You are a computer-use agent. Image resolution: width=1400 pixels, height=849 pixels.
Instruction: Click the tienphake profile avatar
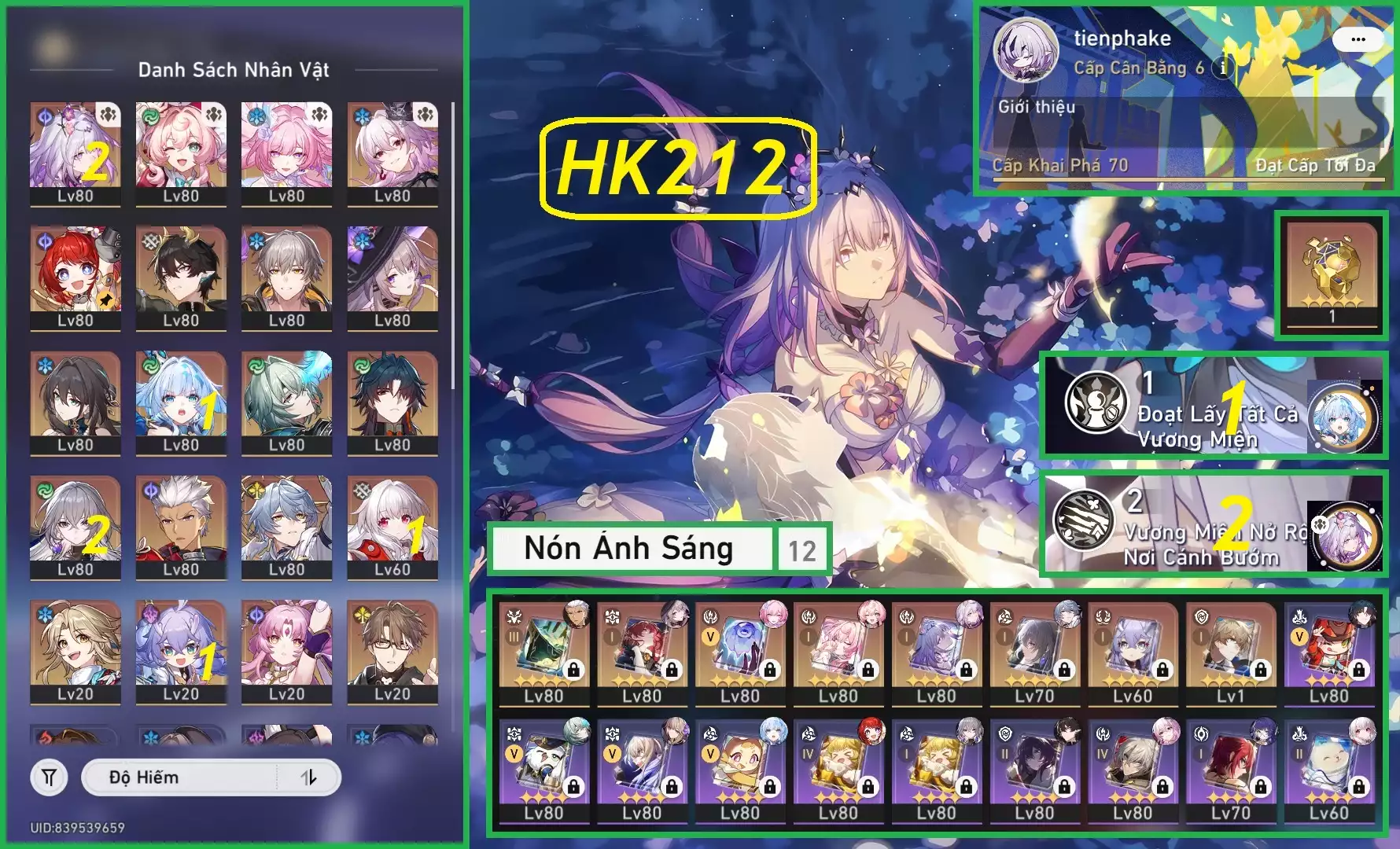1025,49
